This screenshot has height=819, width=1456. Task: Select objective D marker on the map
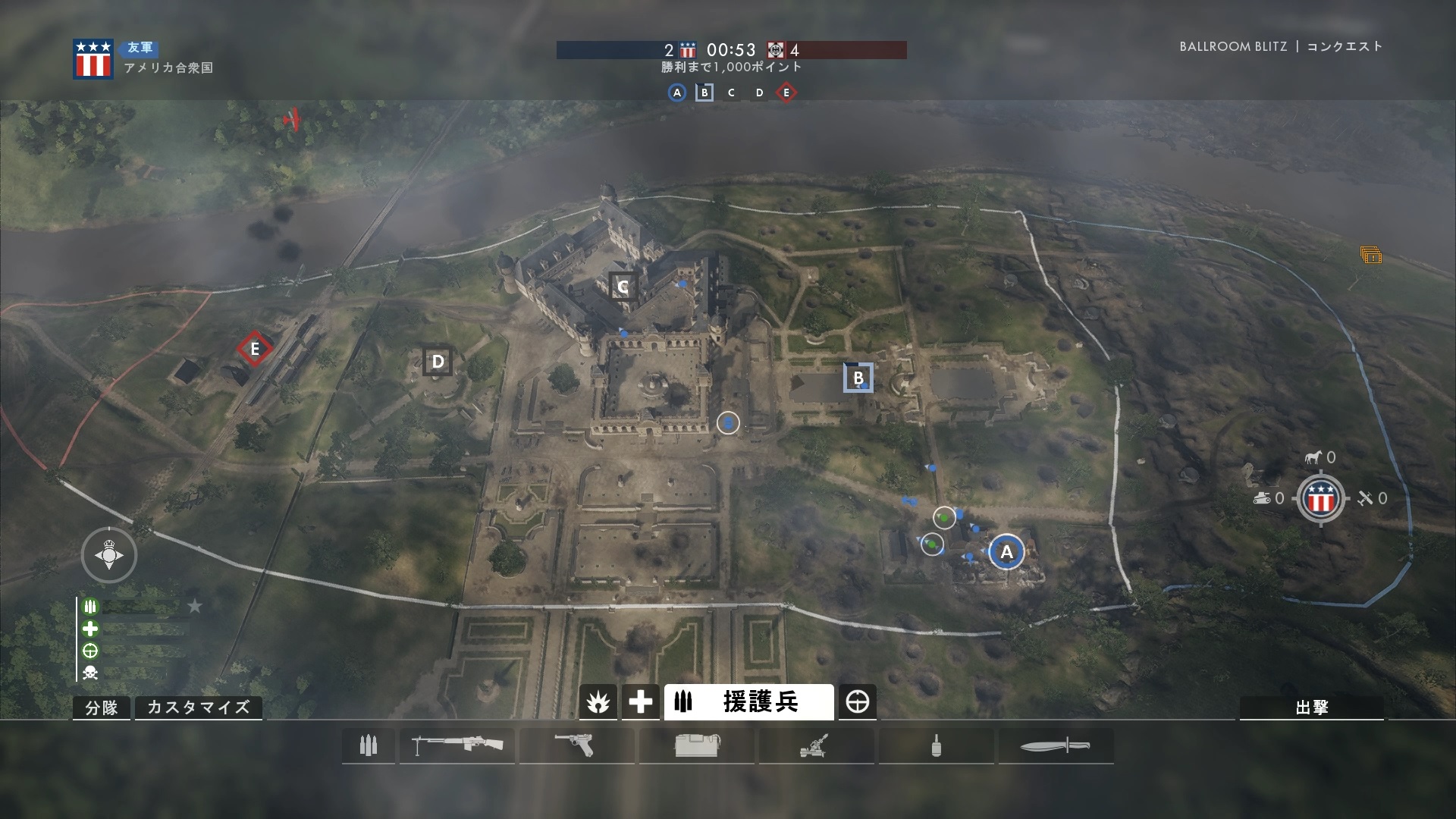tap(438, 362)
